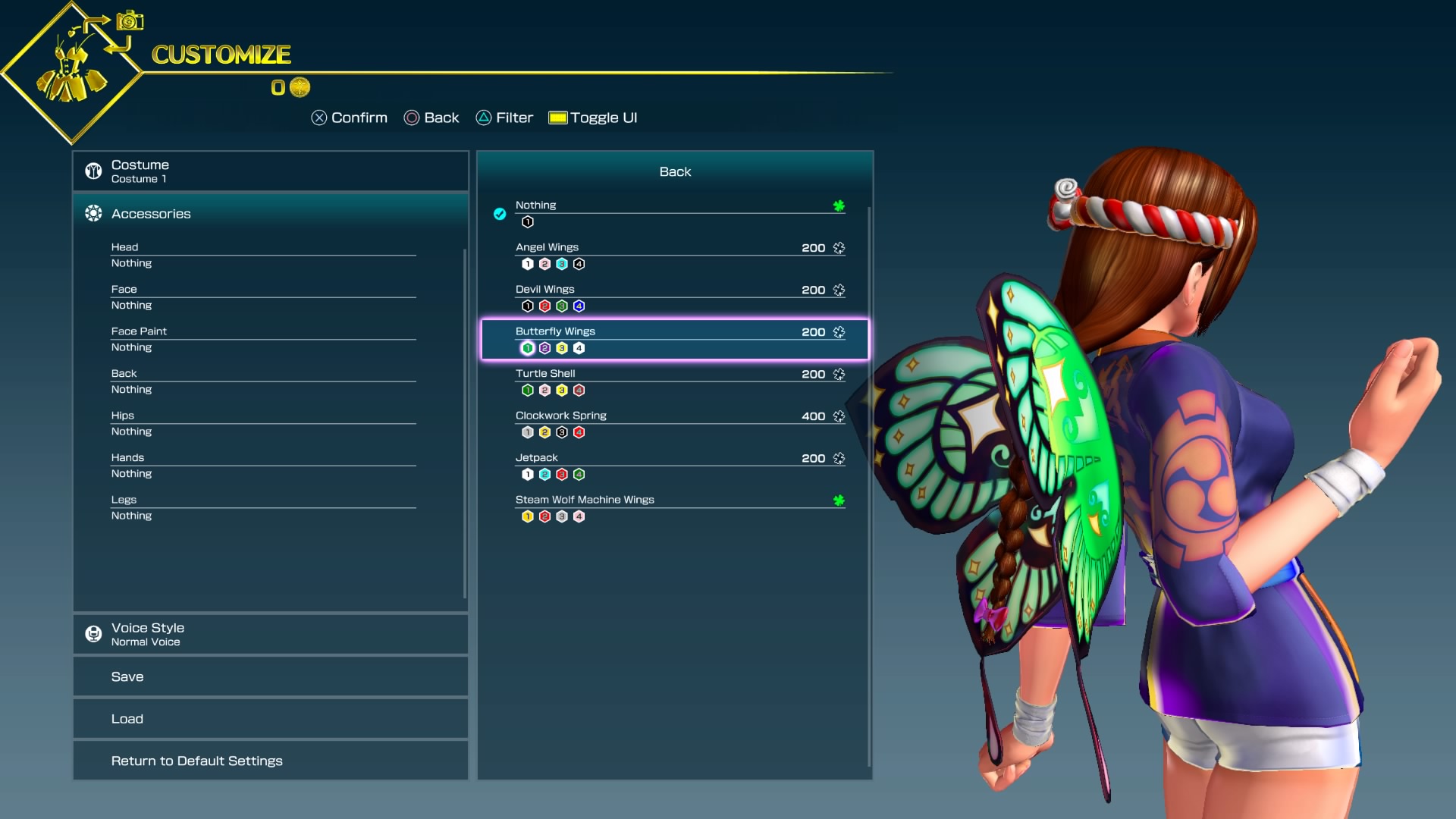This screenshot has width=1456, height=819.
Task: Choose the Legs accessory slot
Action: click(x=263, y=507)
